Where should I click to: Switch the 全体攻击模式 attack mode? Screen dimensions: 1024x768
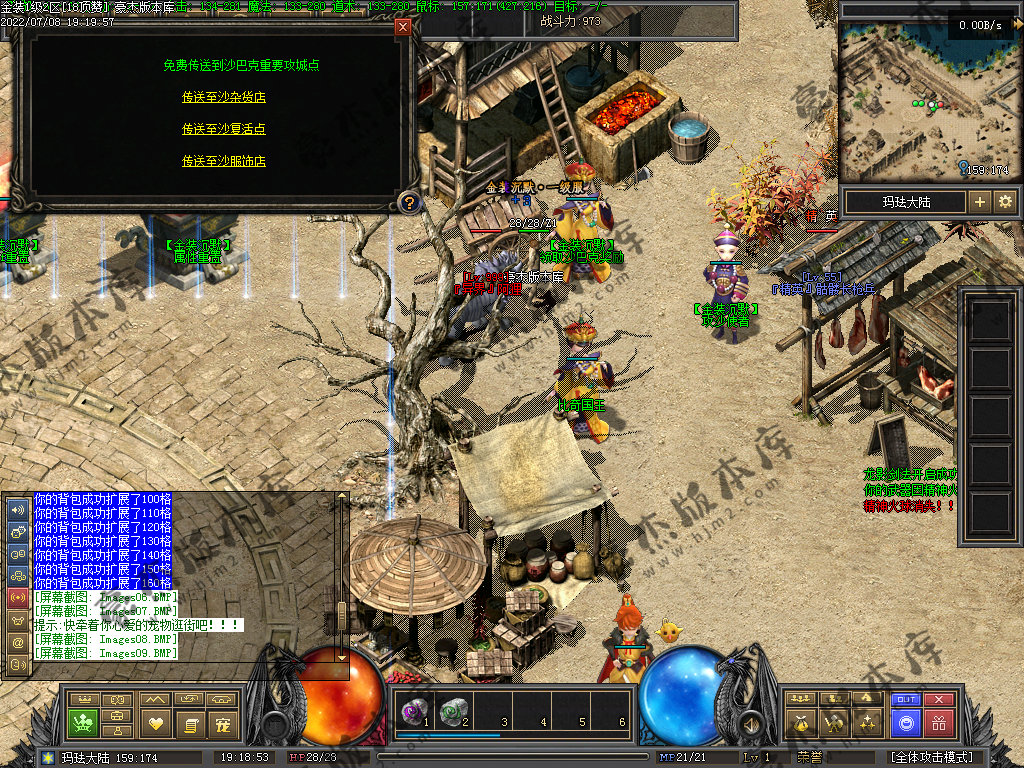click(931, 757)
